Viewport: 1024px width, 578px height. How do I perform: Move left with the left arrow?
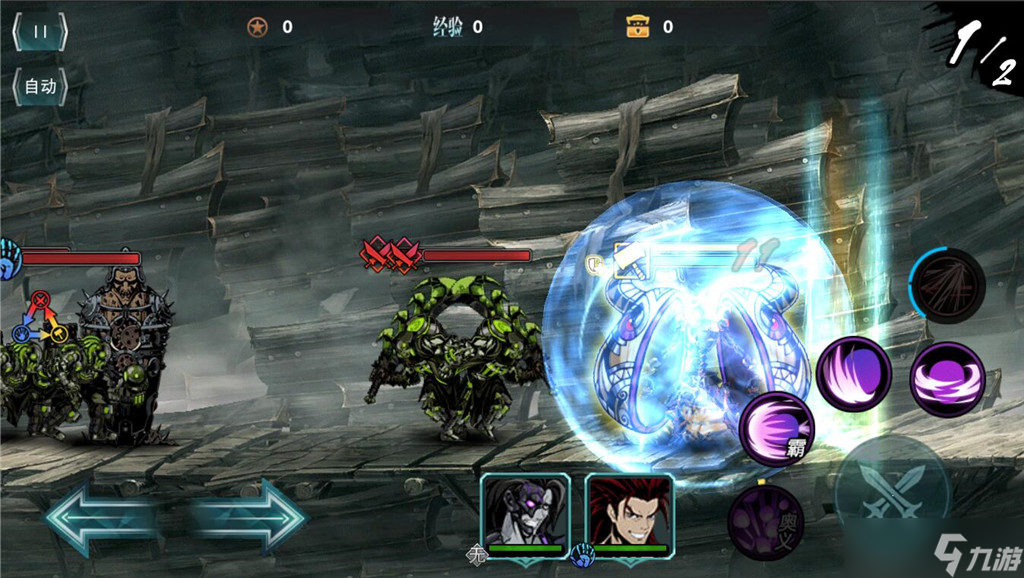point(100,517)
